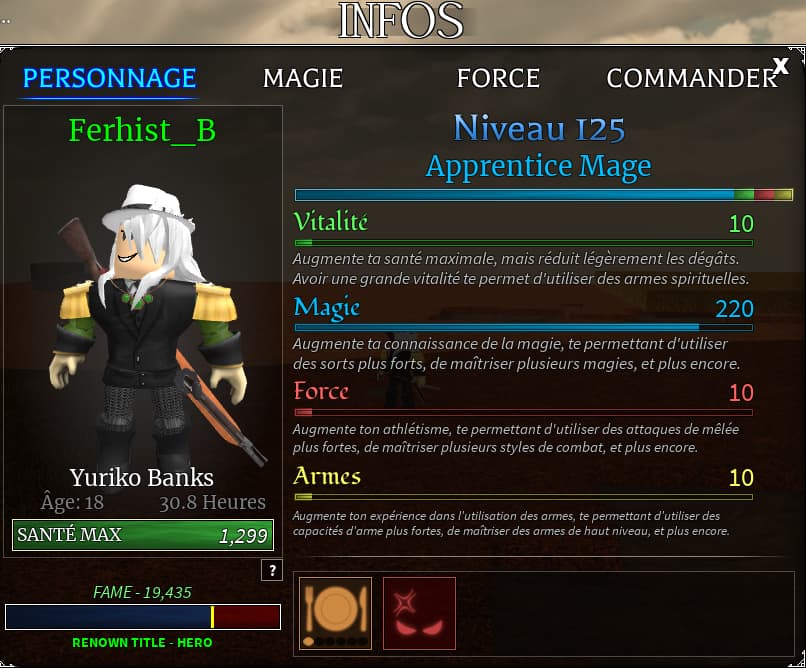806x669 pixels.
Task: Switch to the PERSONNAGE tab
Action: [x=109, y=78]
